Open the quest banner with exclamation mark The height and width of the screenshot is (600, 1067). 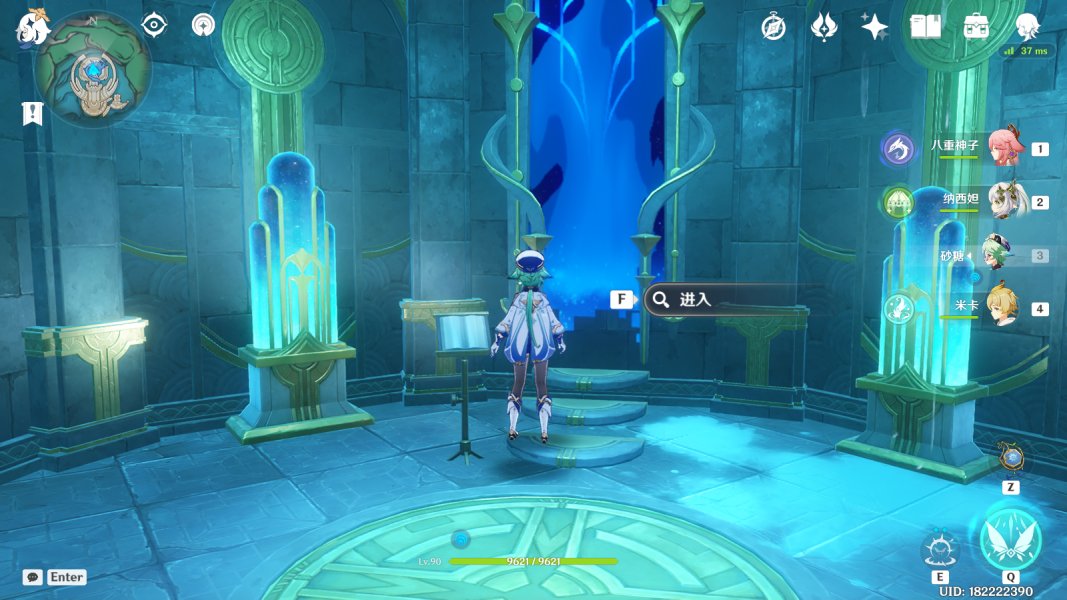32,113
